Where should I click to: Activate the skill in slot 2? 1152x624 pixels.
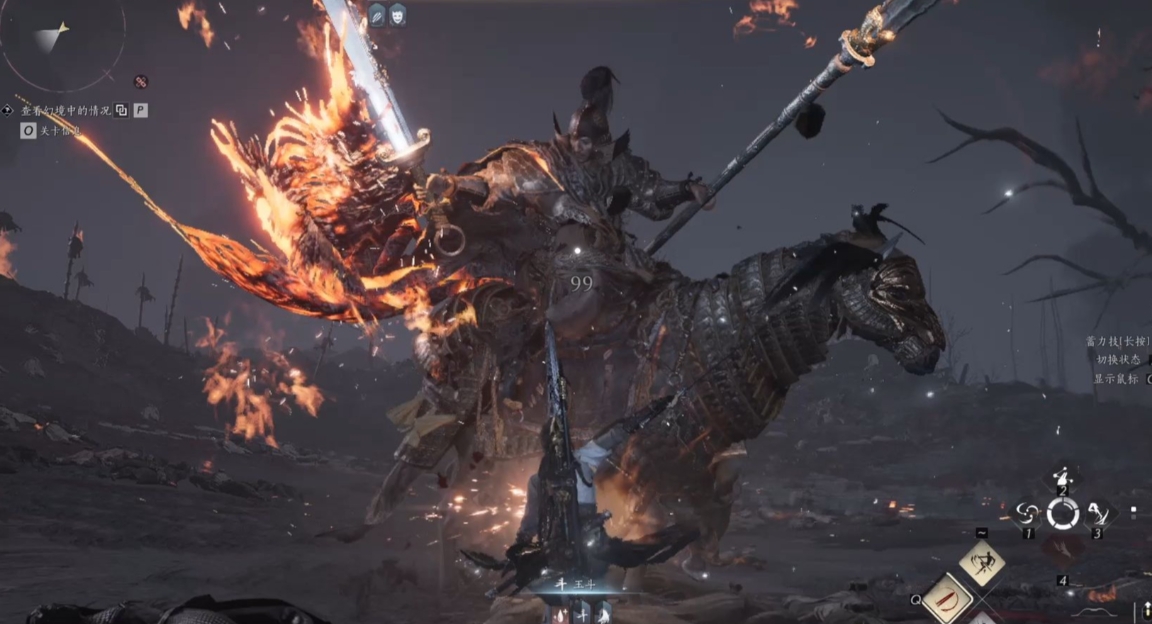coord(1062,478)
